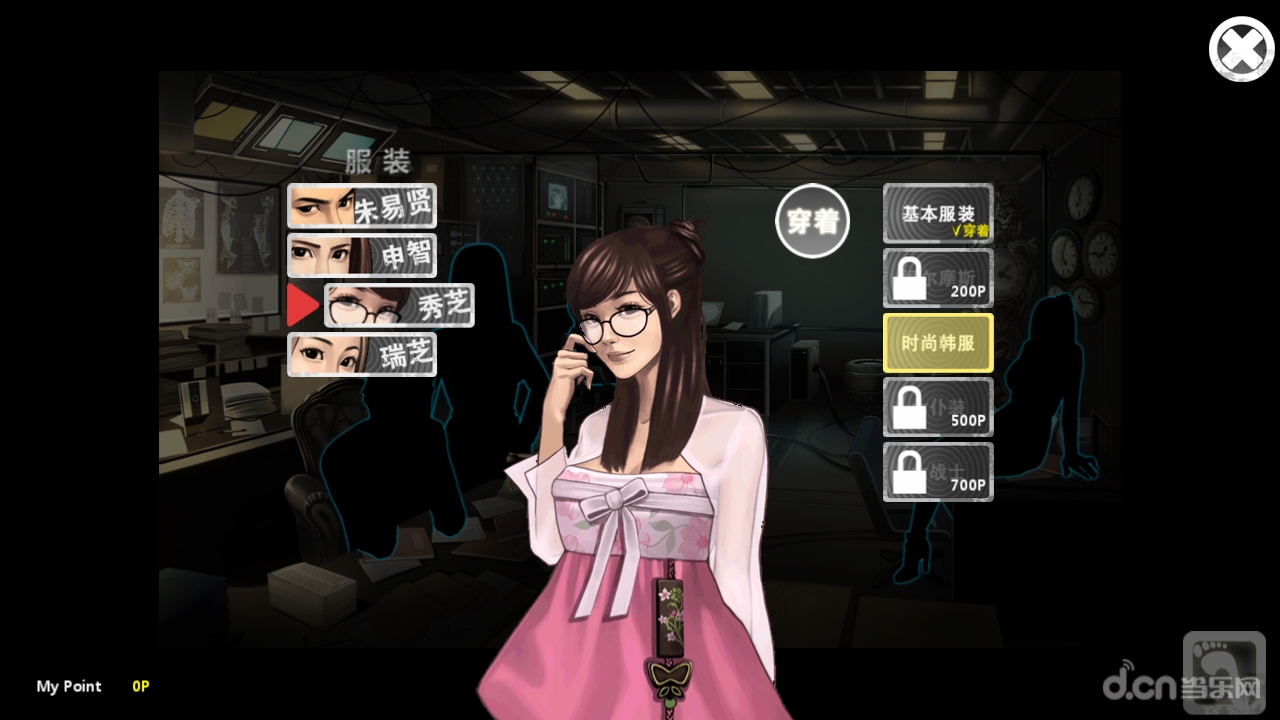Viewport: 1280px width, 720px height.
Task: Click the round 穿着 wear button
Action: click(812, 222)
